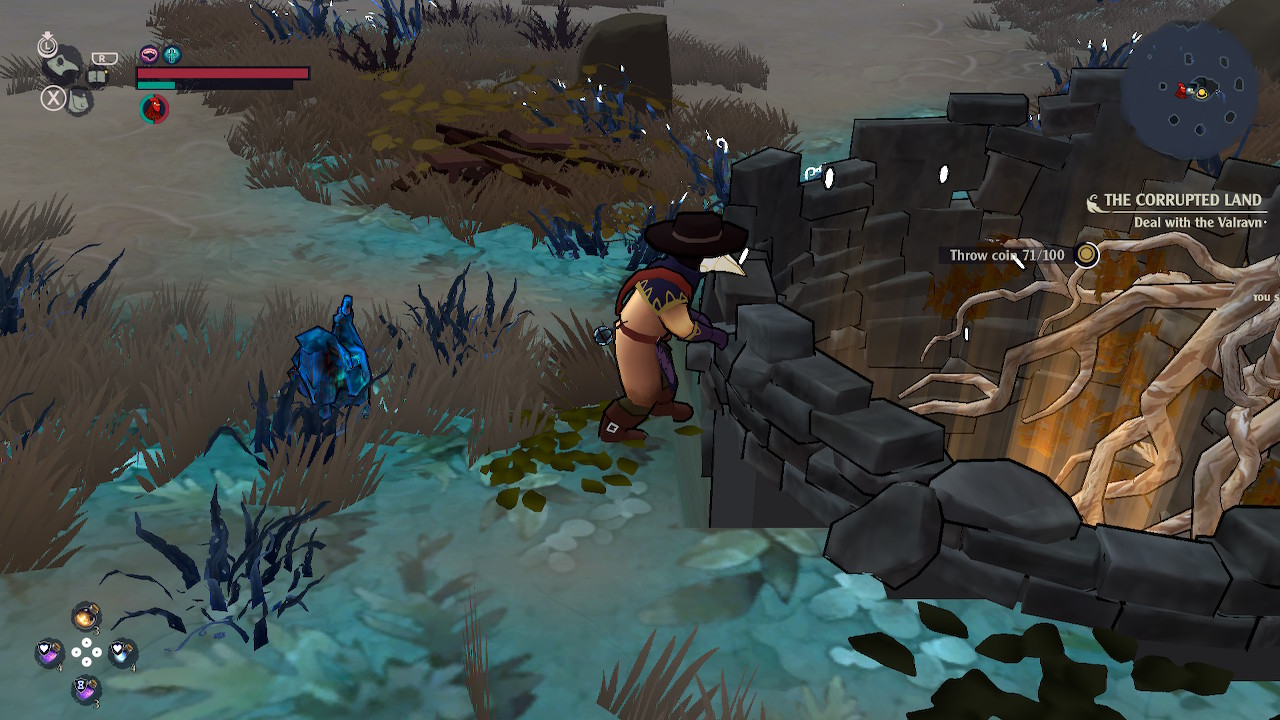Open the circular minimap

1190,91
